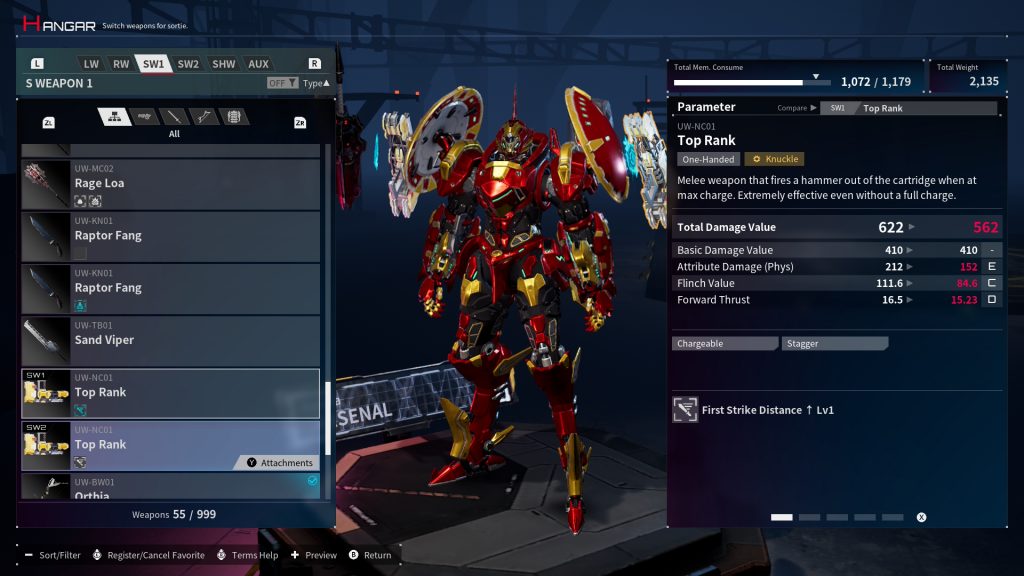Filter by the sword category icon

(174, 117)
